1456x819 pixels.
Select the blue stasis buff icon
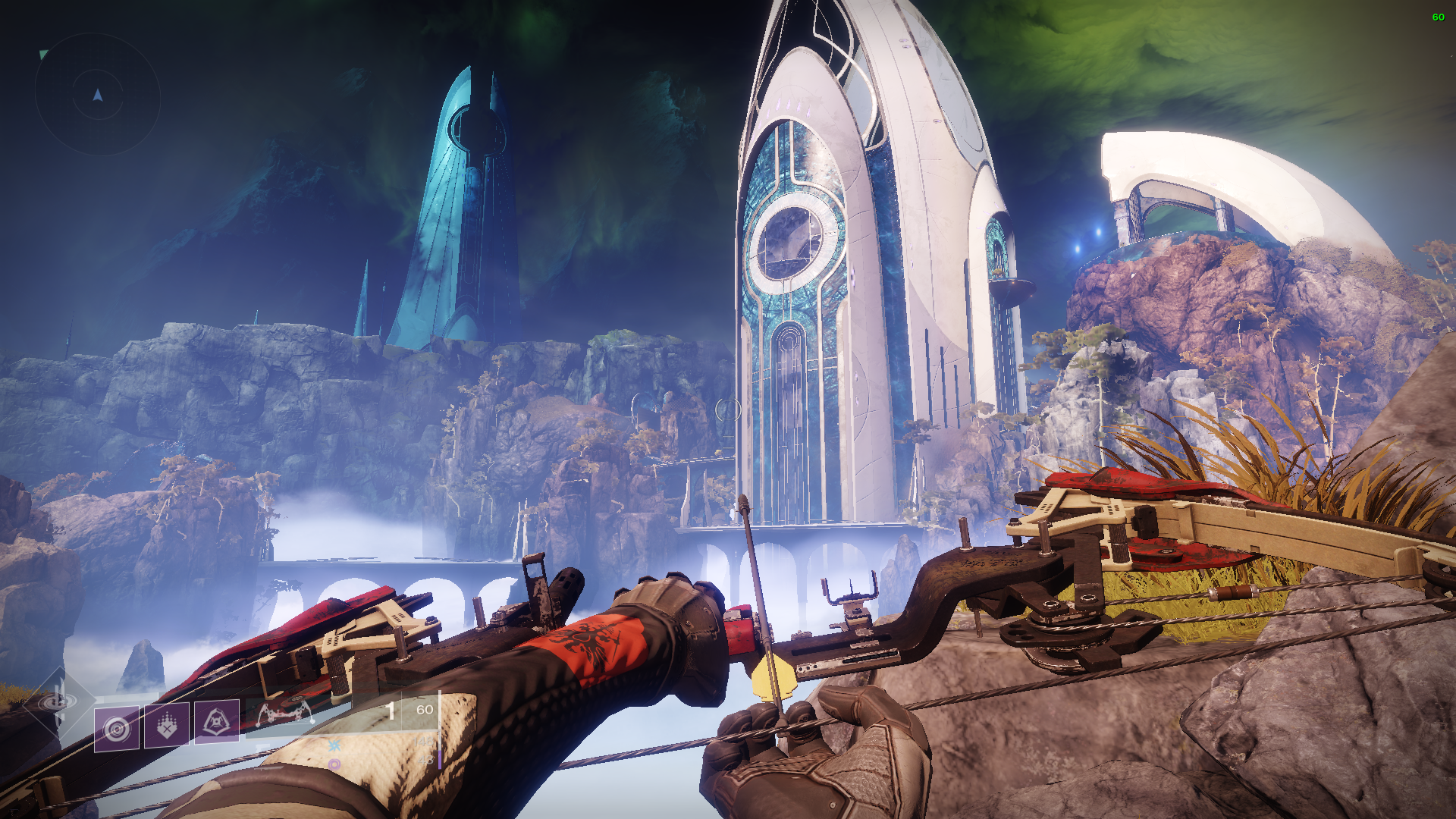334,745
